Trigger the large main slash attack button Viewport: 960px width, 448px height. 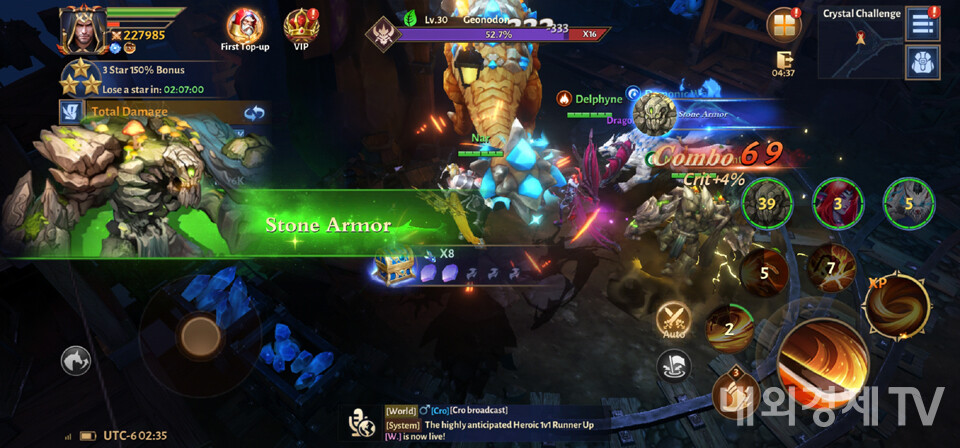point(822,364)
